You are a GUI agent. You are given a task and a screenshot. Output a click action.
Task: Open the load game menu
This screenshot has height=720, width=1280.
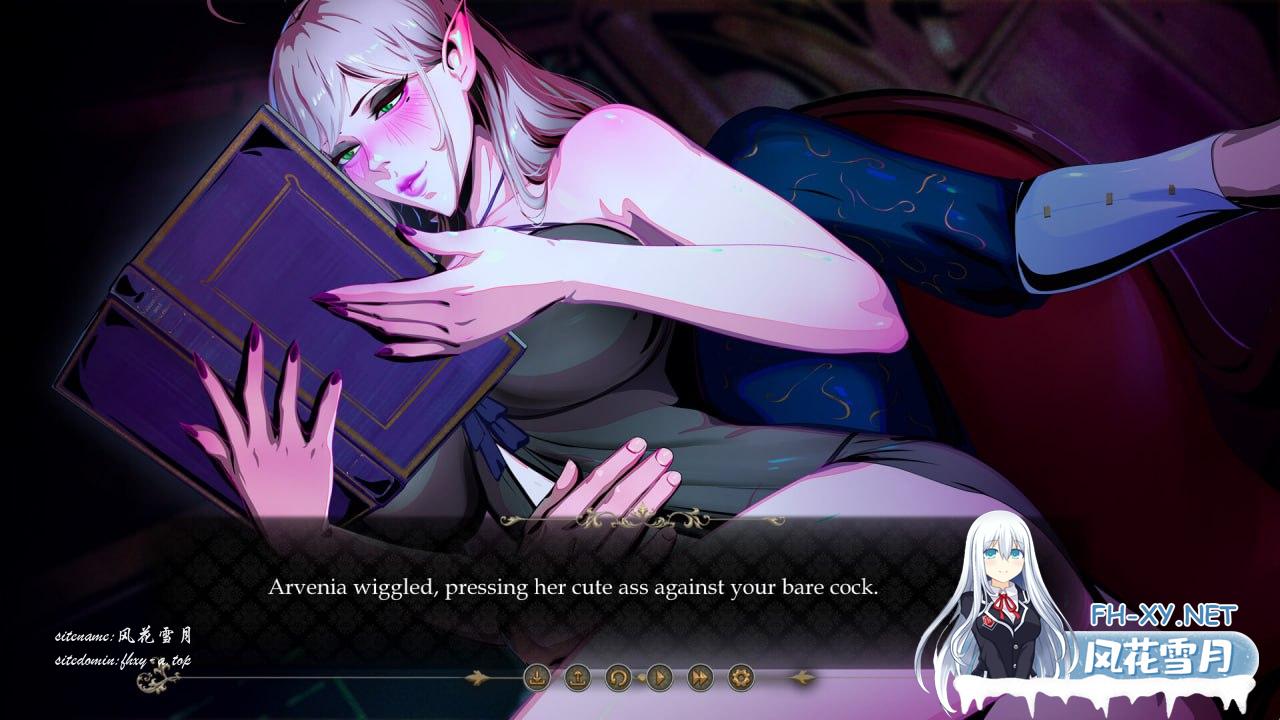(x=577, y=678)
